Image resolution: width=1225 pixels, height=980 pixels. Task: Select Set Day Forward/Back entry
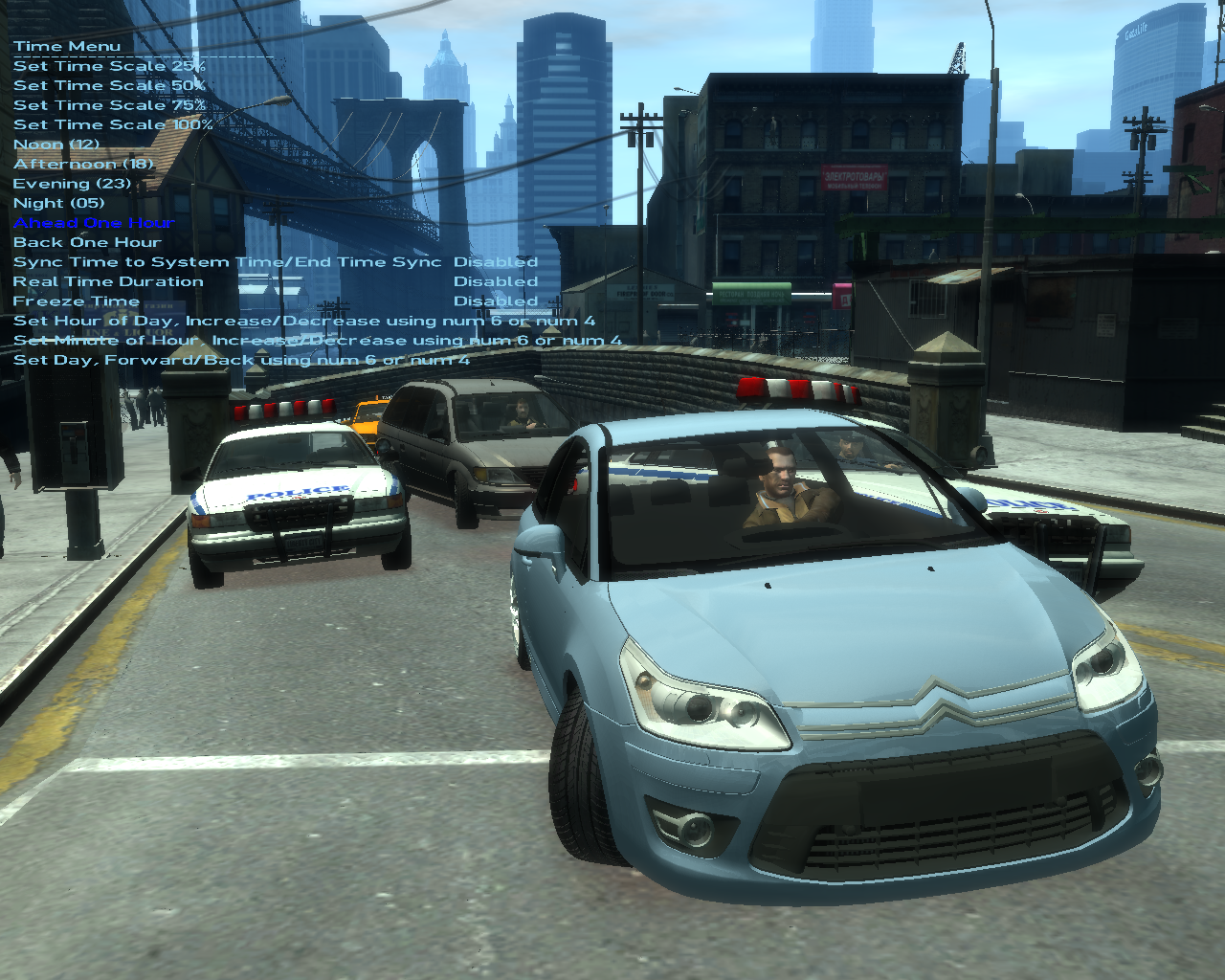241,361
